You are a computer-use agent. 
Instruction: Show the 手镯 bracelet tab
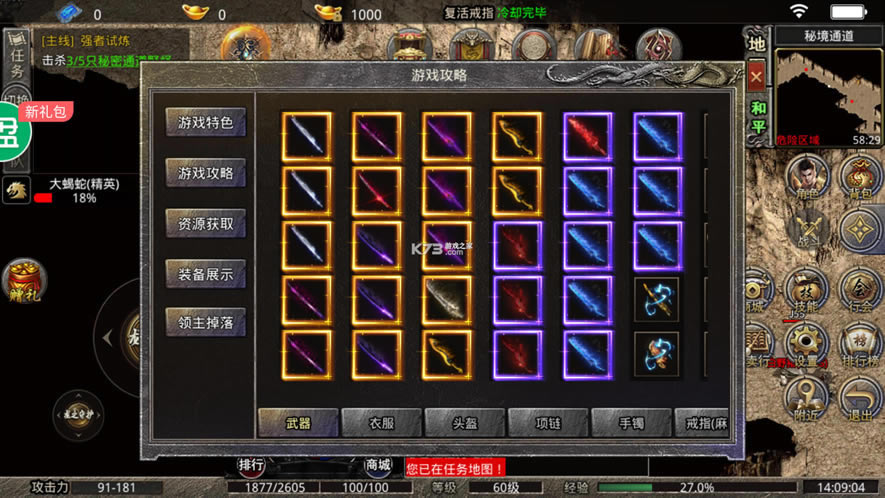coord(630,423)
